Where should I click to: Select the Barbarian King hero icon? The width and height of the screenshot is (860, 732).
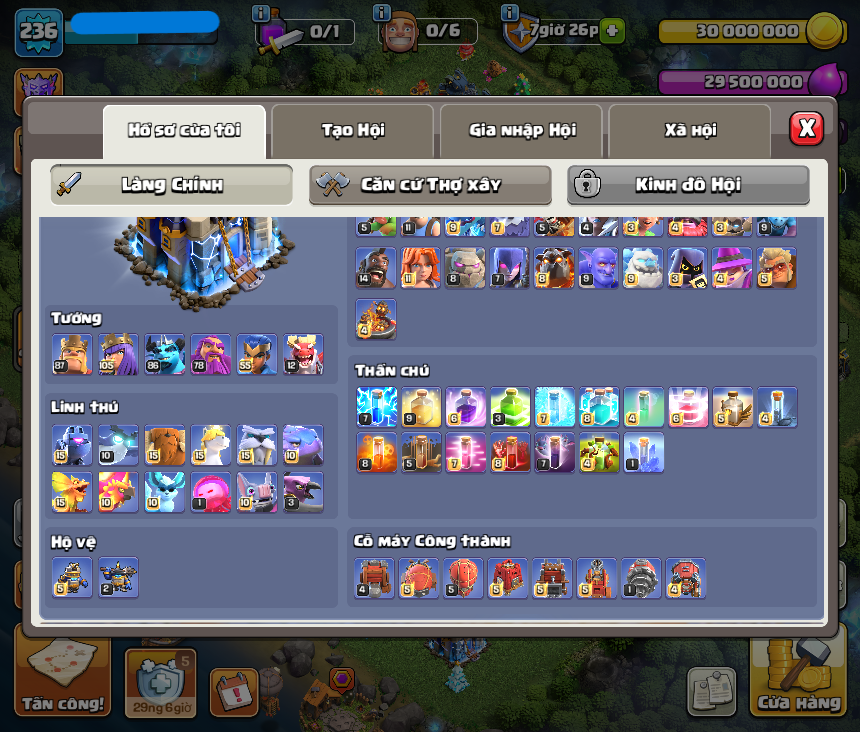[x=72, y=354]
